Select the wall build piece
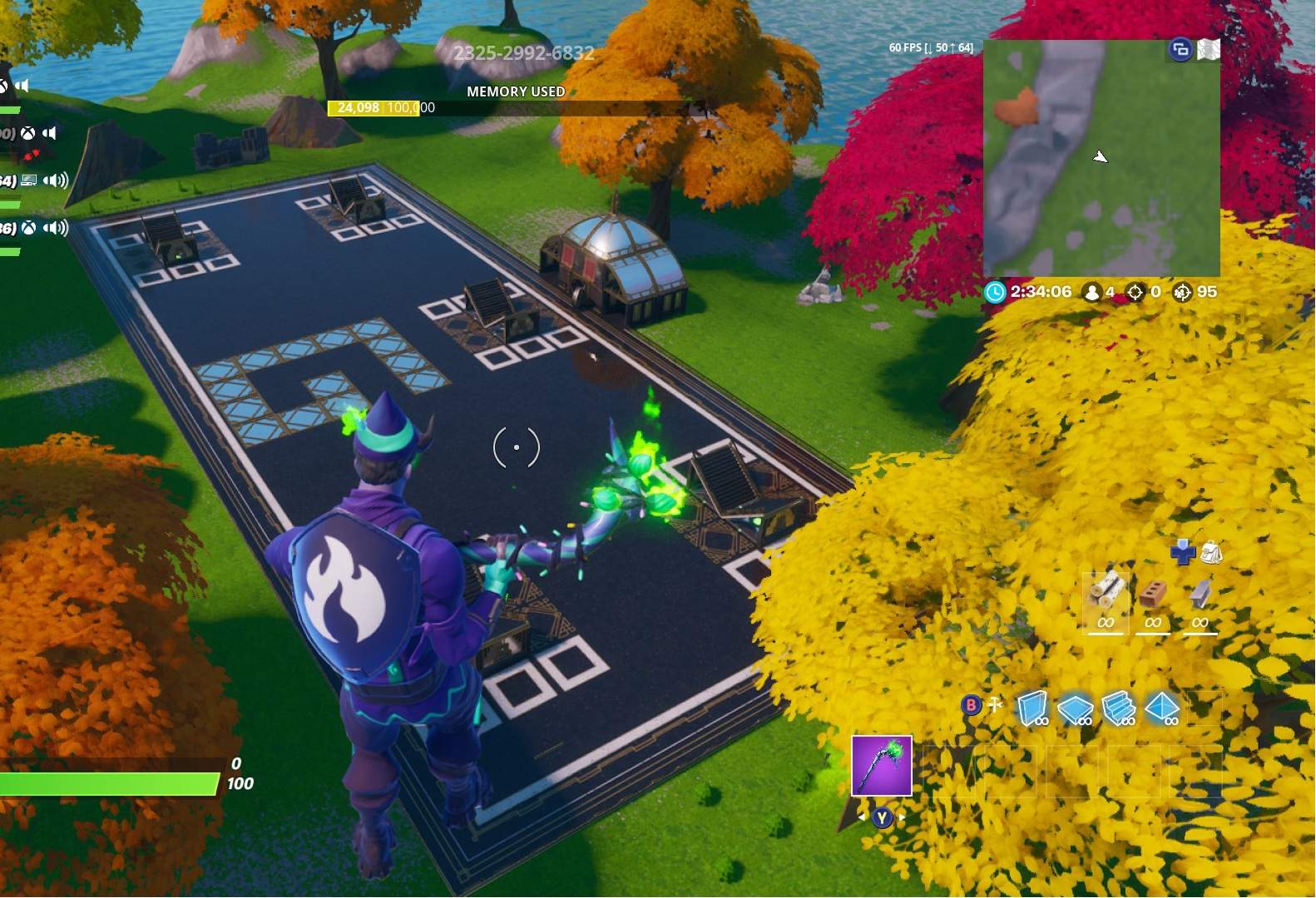The height and width of the screenshot is (898, 1316). click(1034, 708)
